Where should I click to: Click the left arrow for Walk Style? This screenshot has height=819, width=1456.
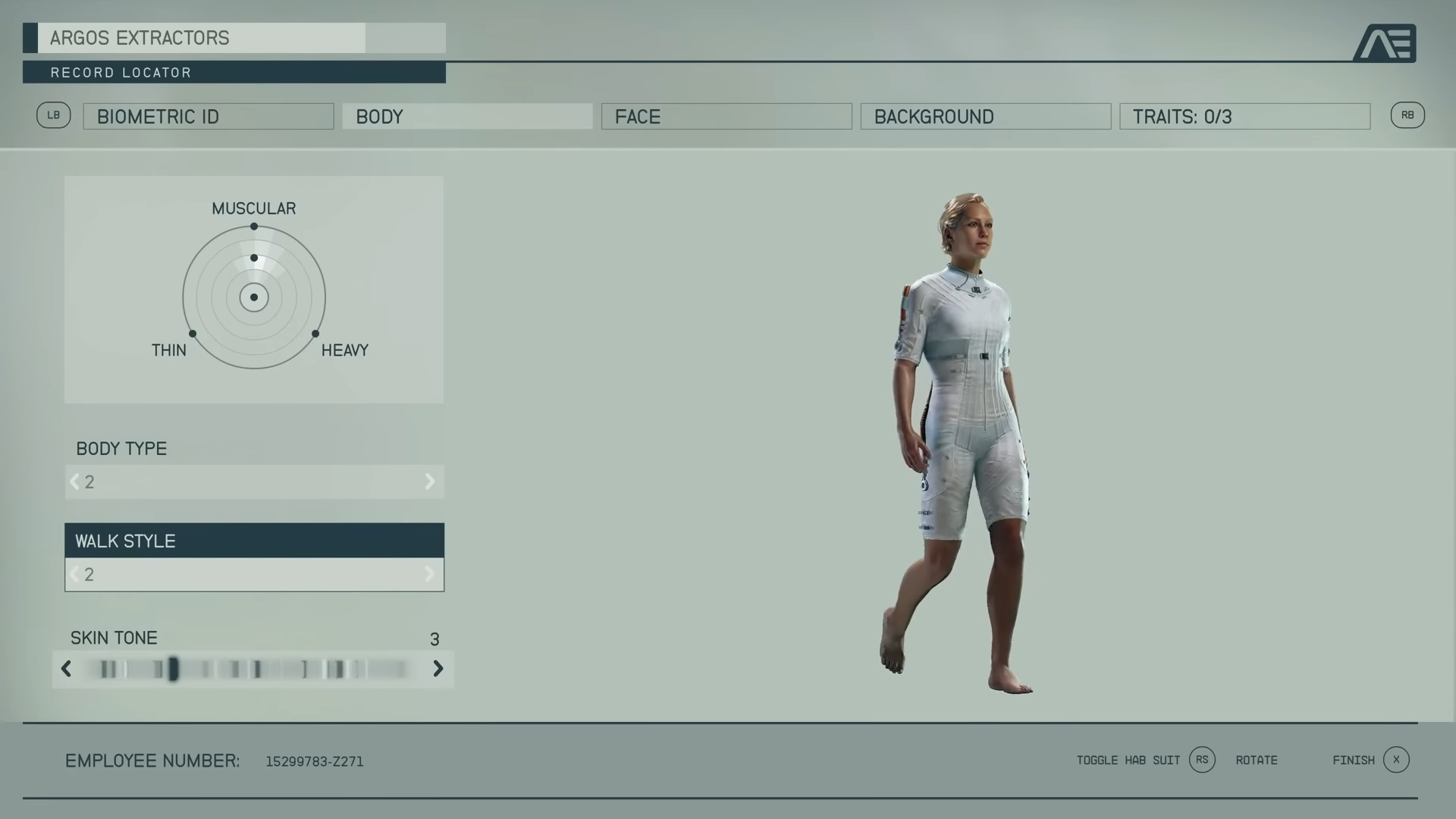pos(74,574)
